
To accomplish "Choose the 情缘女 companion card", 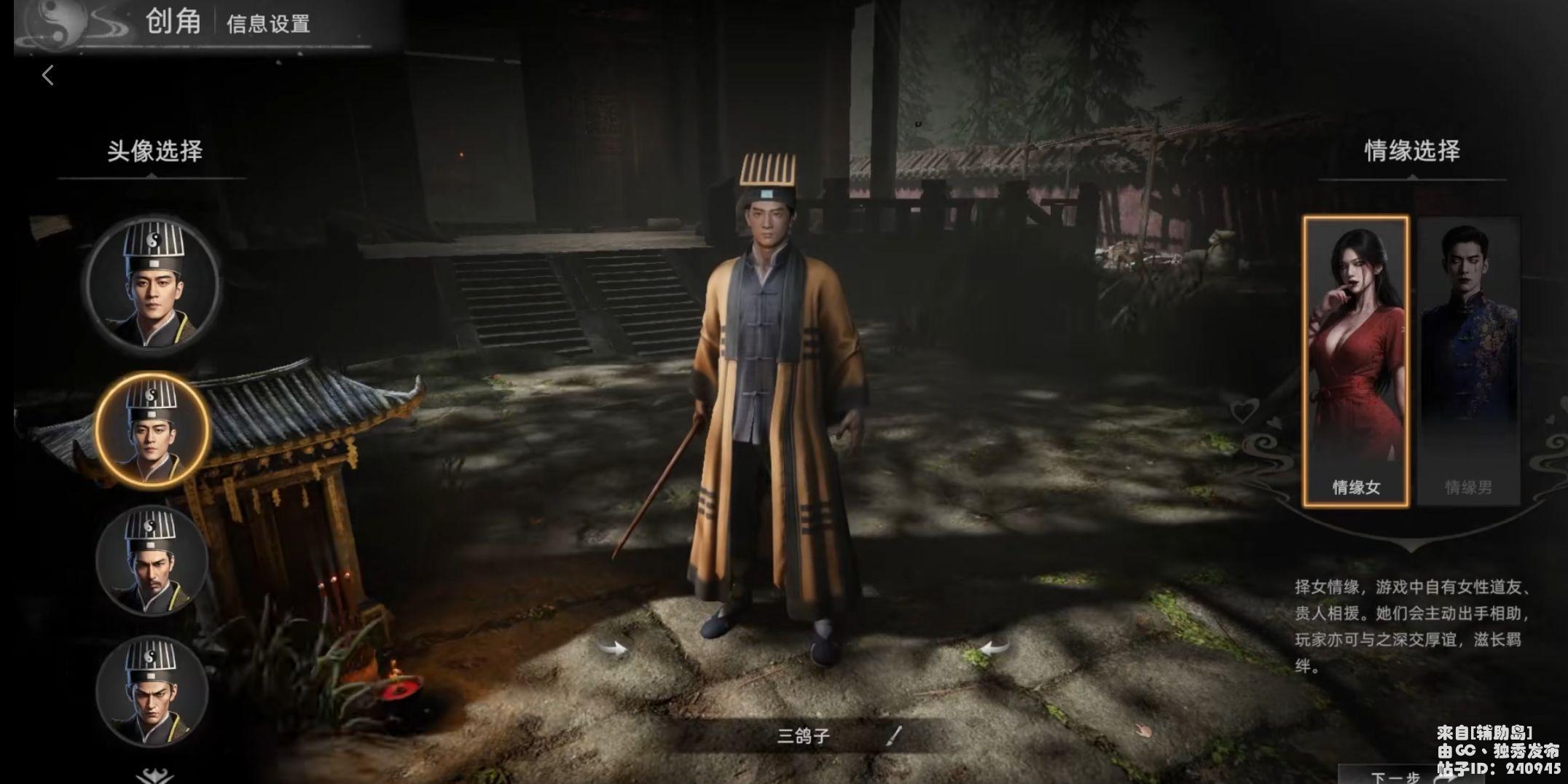I will pyautogui.click(x=1356, y=361).
